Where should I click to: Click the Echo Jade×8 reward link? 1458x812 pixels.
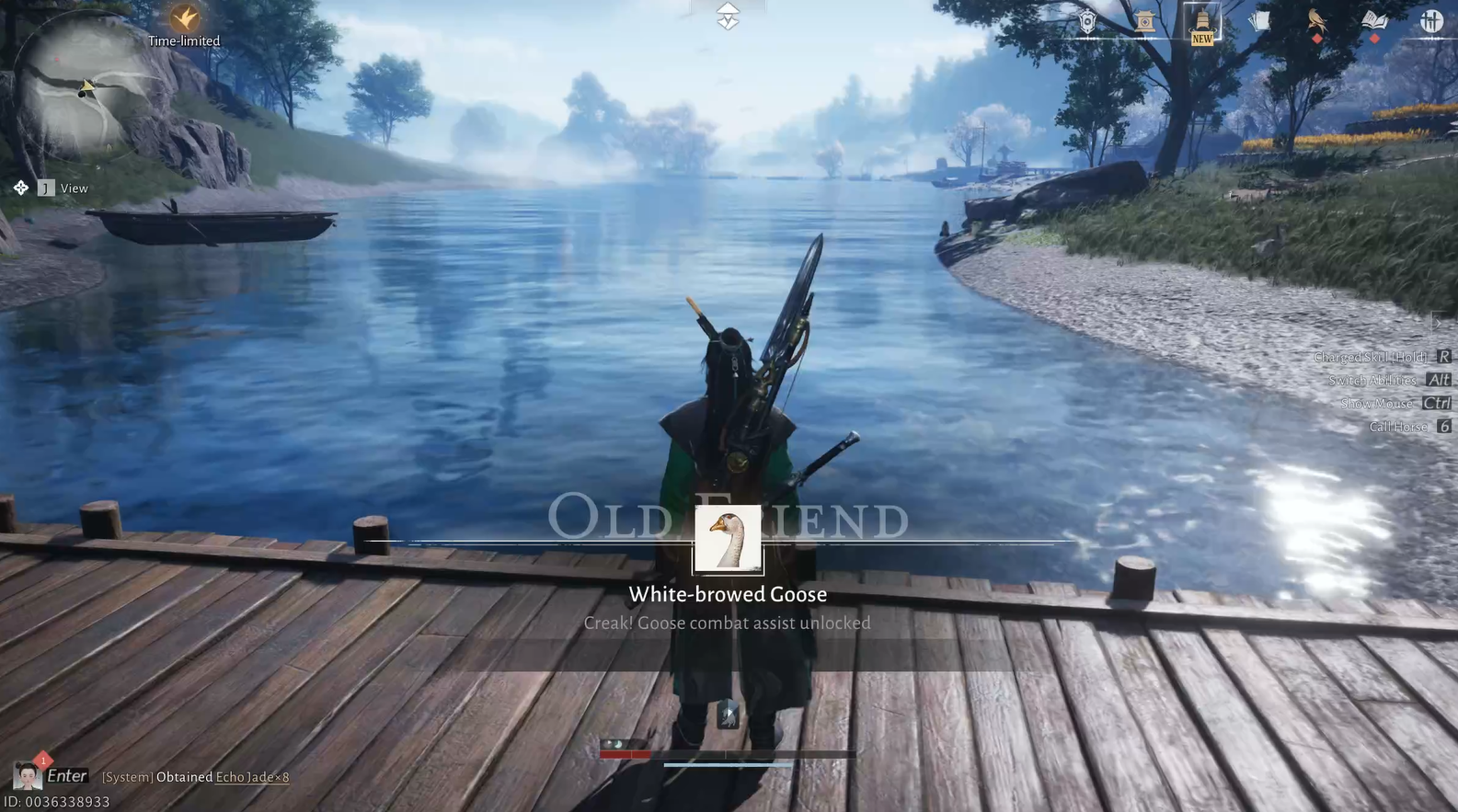coord(251,777)
